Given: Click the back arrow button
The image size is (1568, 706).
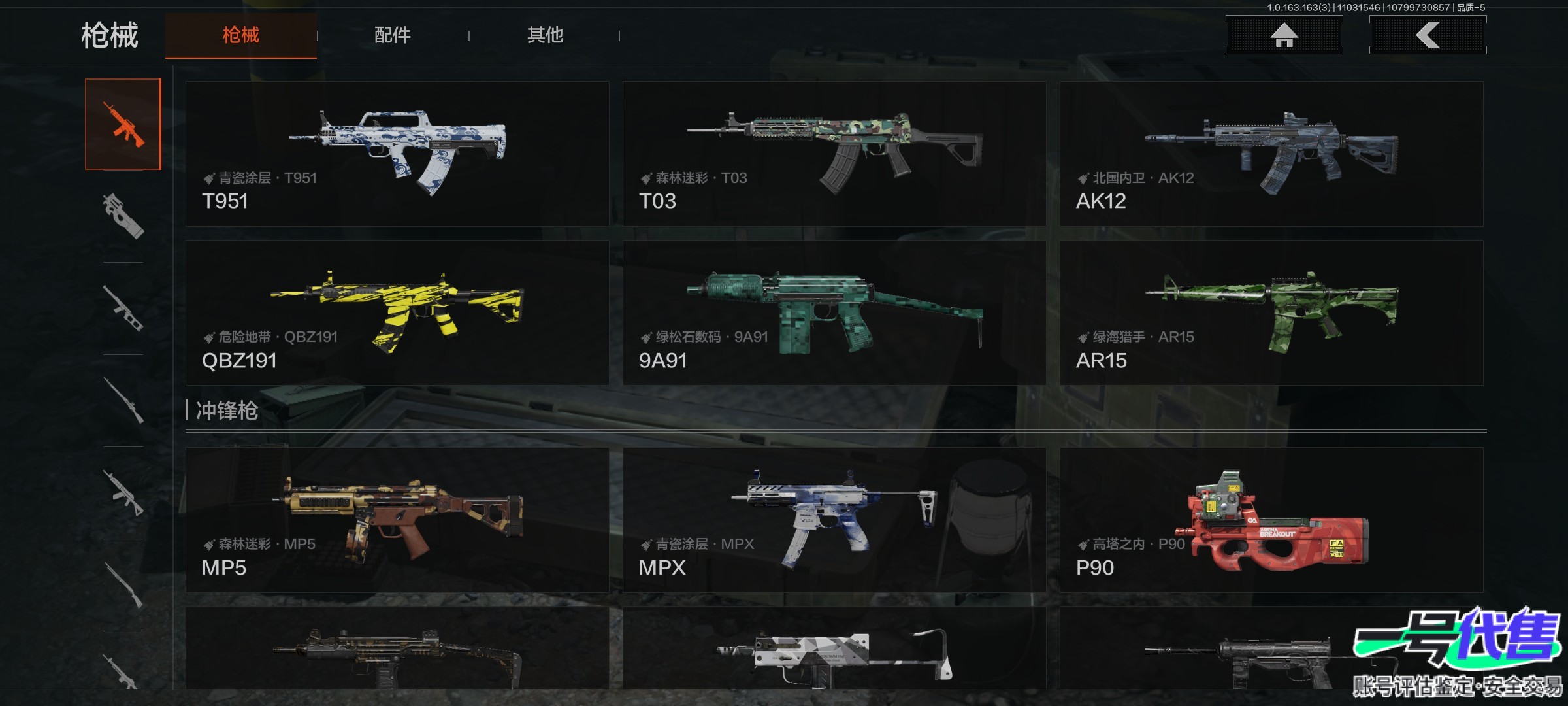Looking at the screenshot, I should [1428, 35].
